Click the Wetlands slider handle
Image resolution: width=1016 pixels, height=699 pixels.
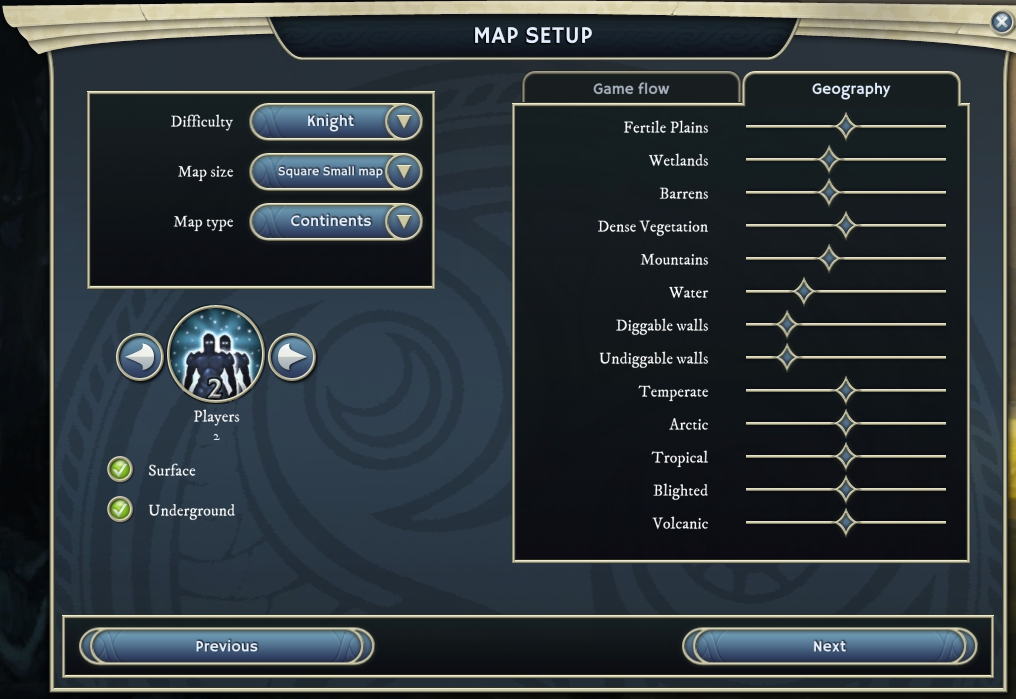tap(828, 160)
